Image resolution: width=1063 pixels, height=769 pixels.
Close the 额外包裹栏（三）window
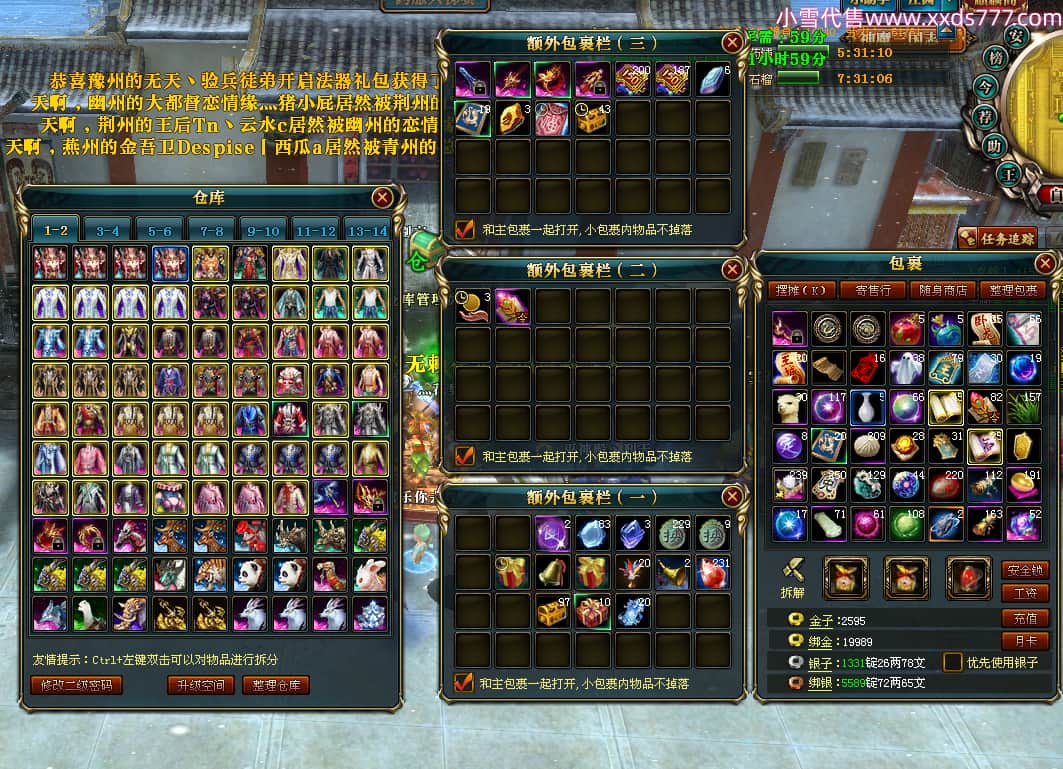(x=733, y=42)
